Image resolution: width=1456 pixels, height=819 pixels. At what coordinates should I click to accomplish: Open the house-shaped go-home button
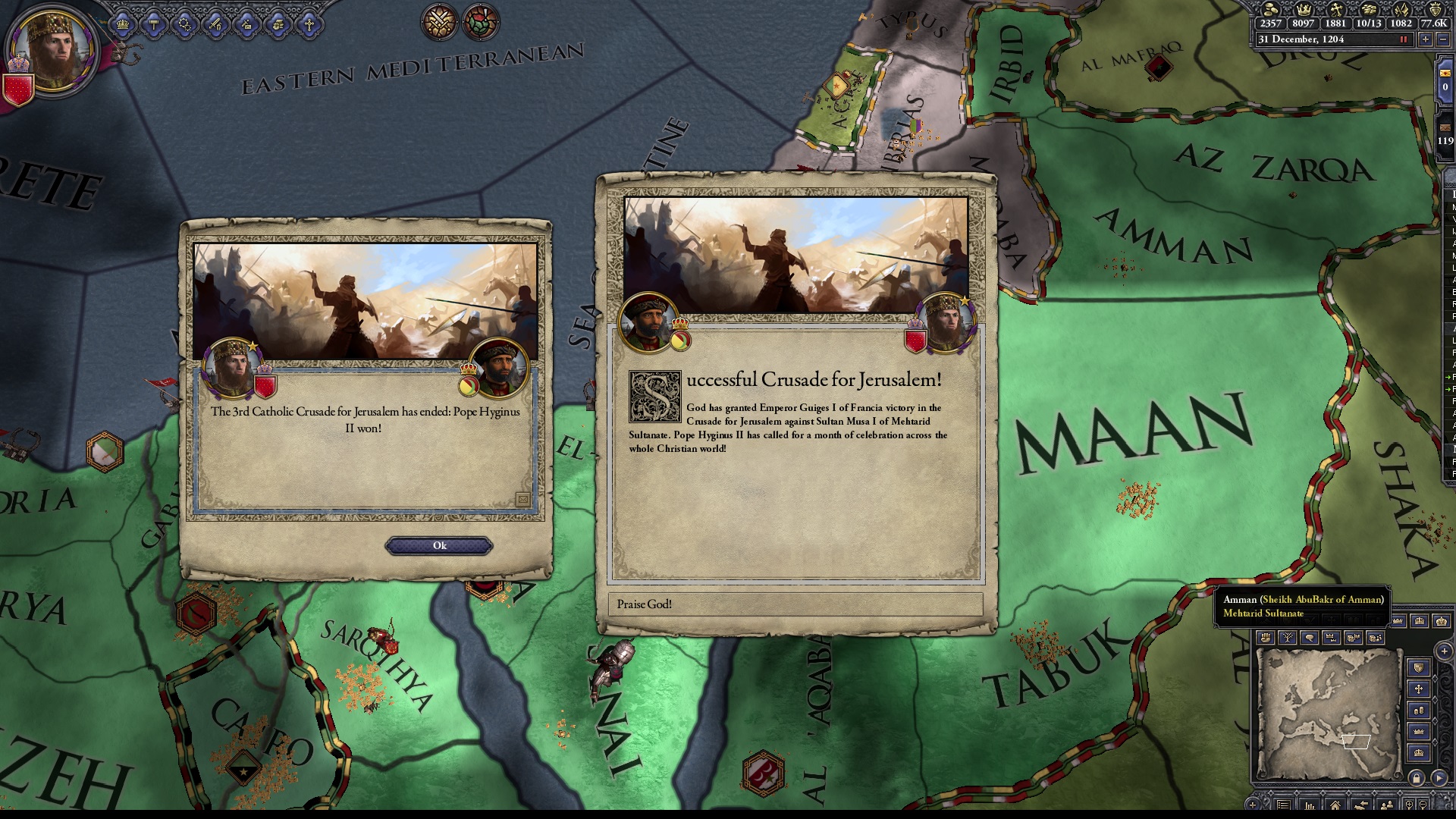click(1335, 805)
